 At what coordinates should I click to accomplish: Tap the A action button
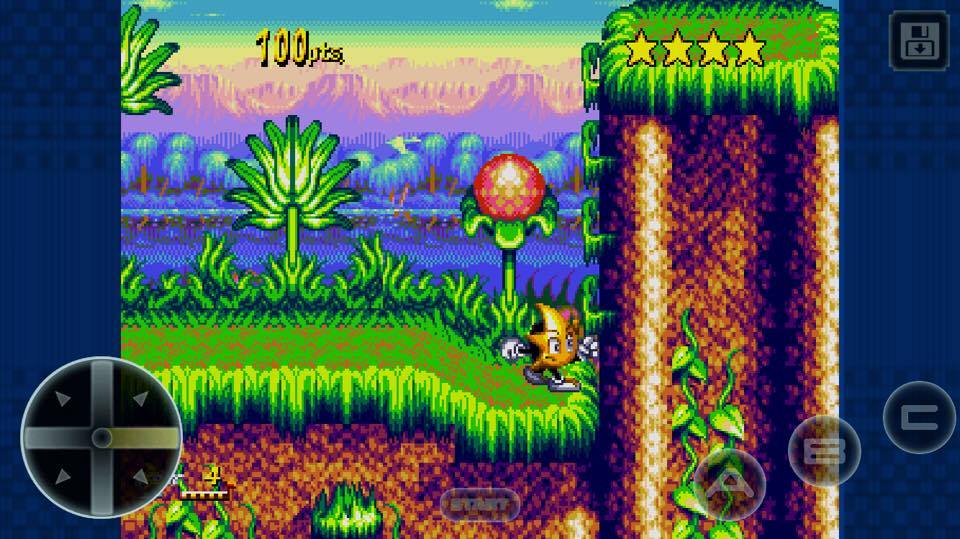click(x=730, y=483)
